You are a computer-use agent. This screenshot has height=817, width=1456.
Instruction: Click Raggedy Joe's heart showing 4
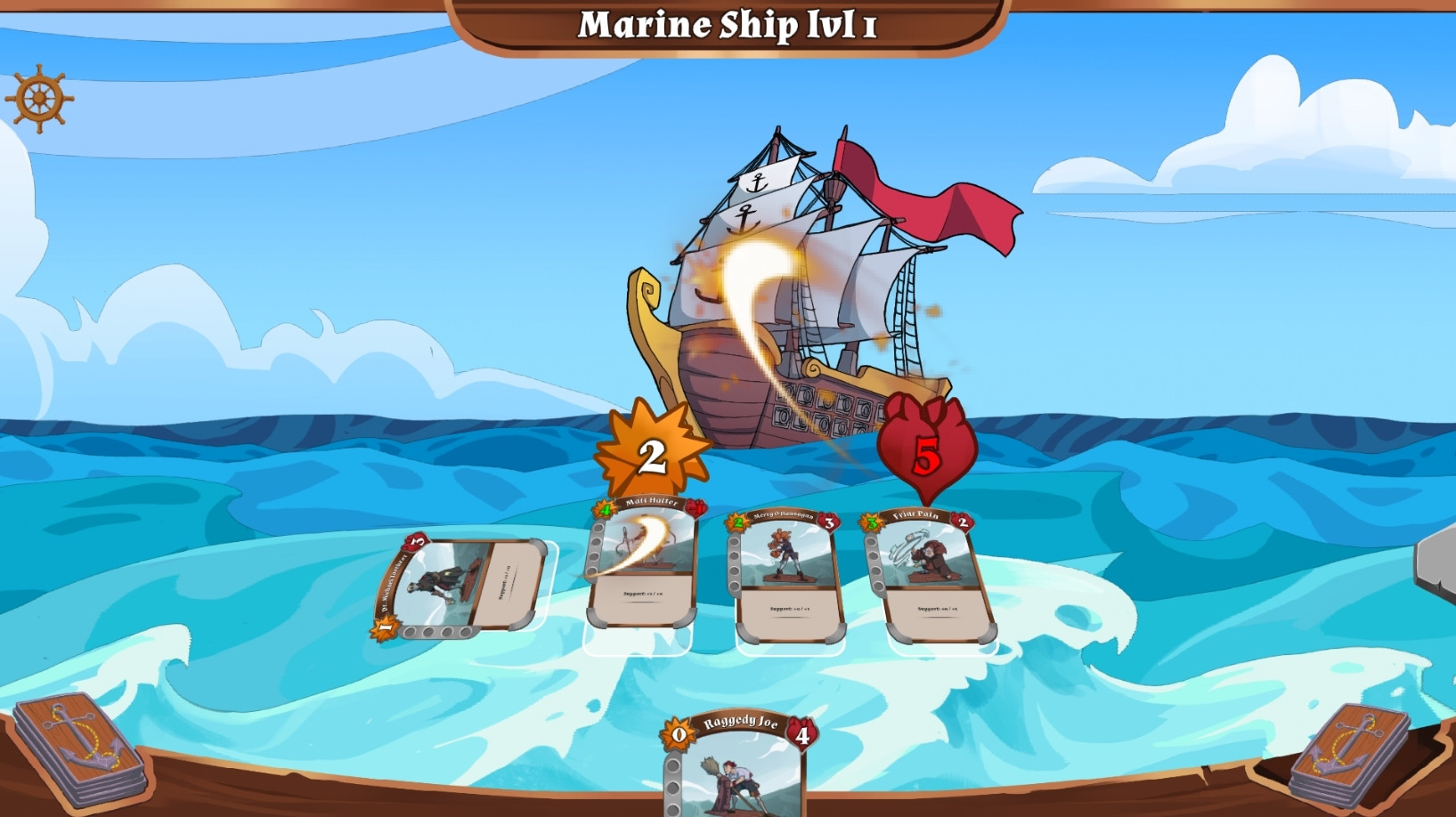tap(802, 735)
